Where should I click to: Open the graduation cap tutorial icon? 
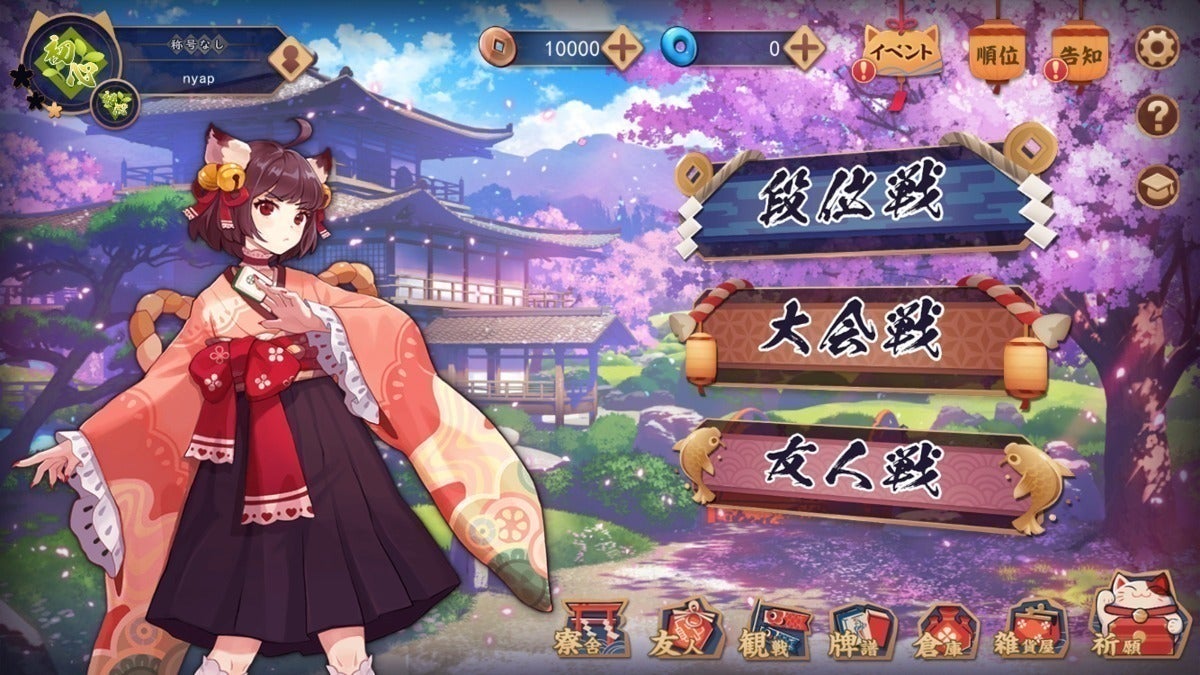[x=1157, y=186]
